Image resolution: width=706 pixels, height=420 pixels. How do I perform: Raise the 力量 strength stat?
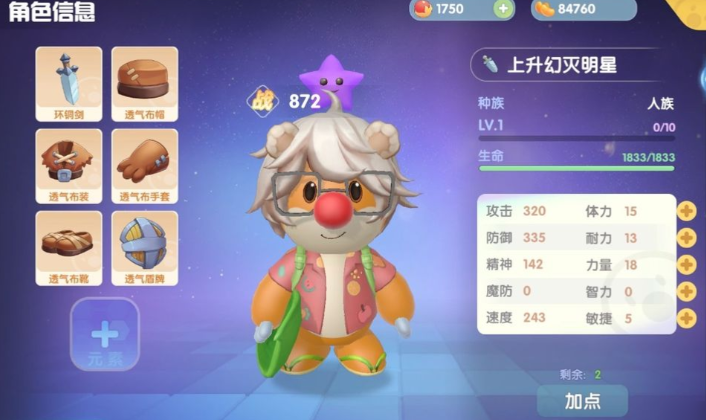686,265
